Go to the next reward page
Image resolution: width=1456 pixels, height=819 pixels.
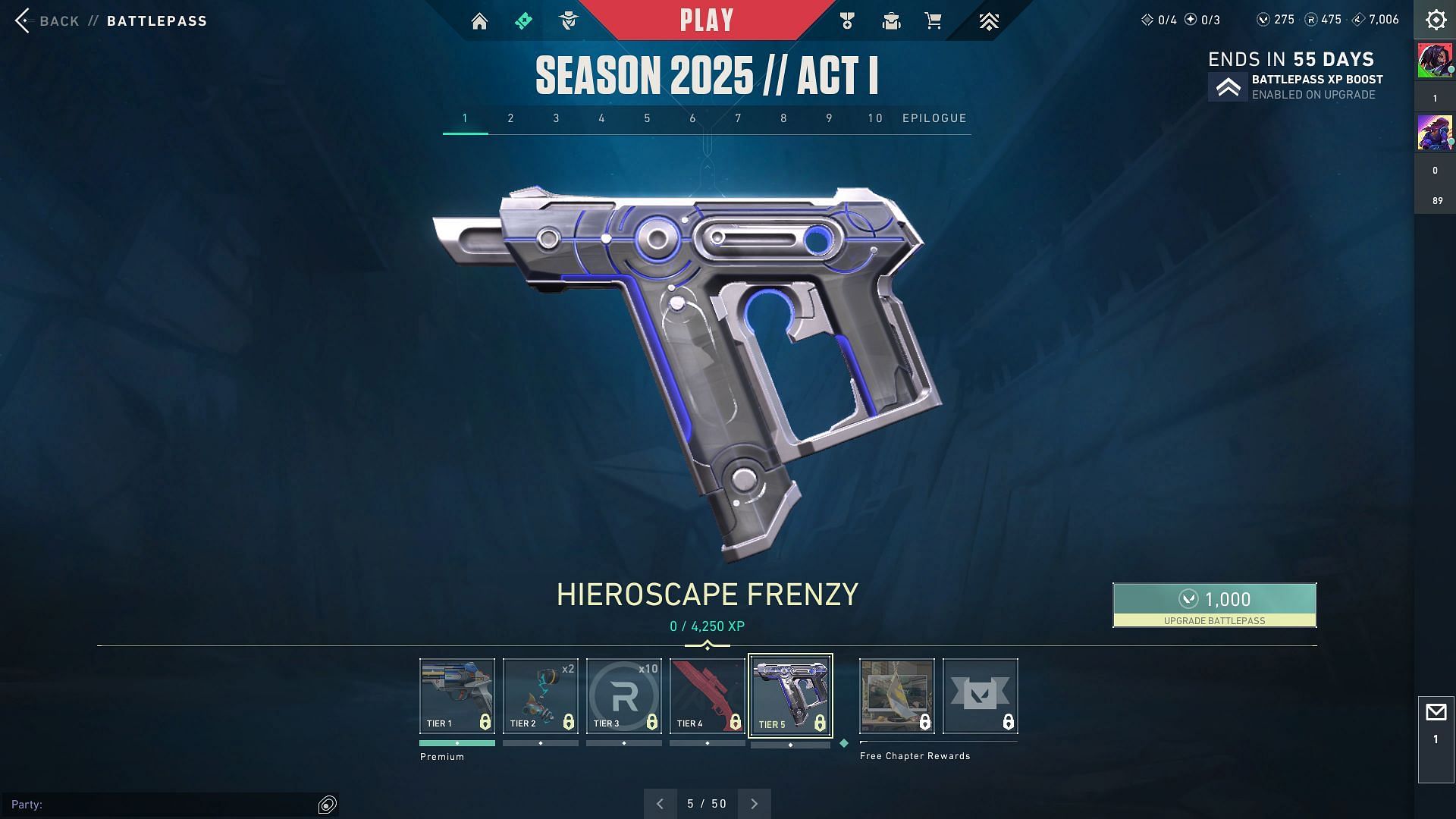755,804
